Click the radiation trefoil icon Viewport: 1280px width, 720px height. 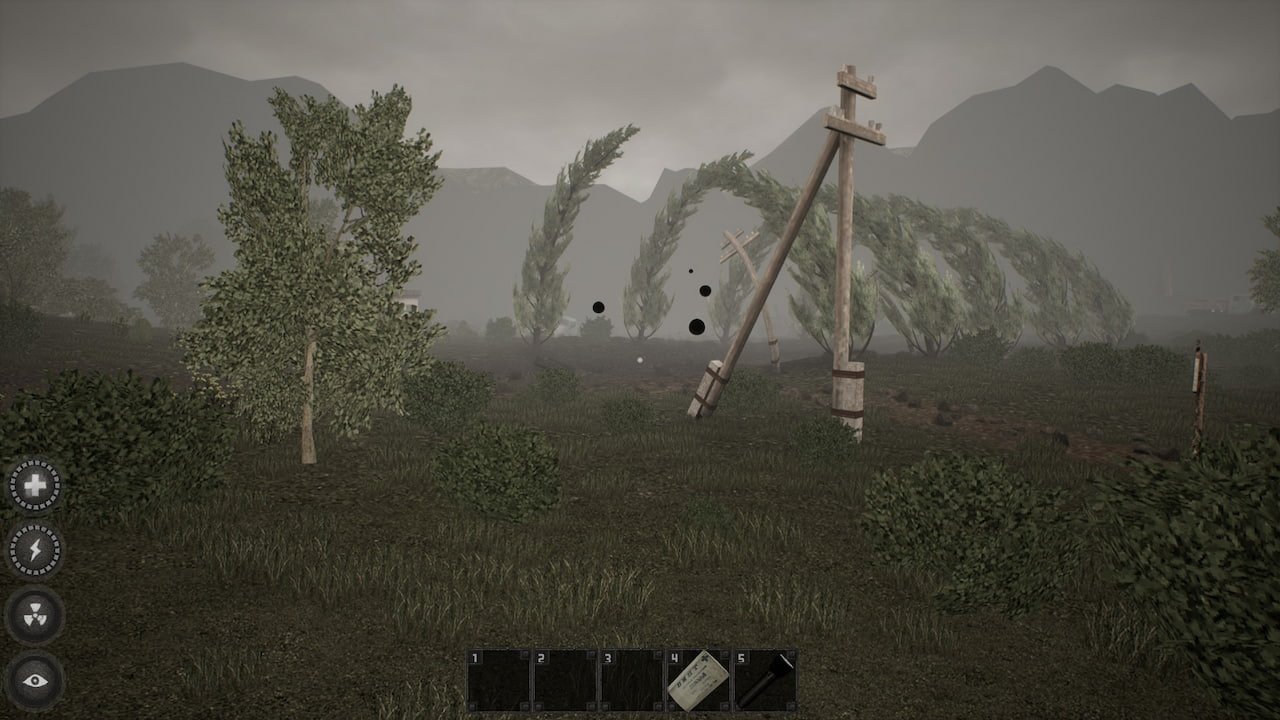35,614
